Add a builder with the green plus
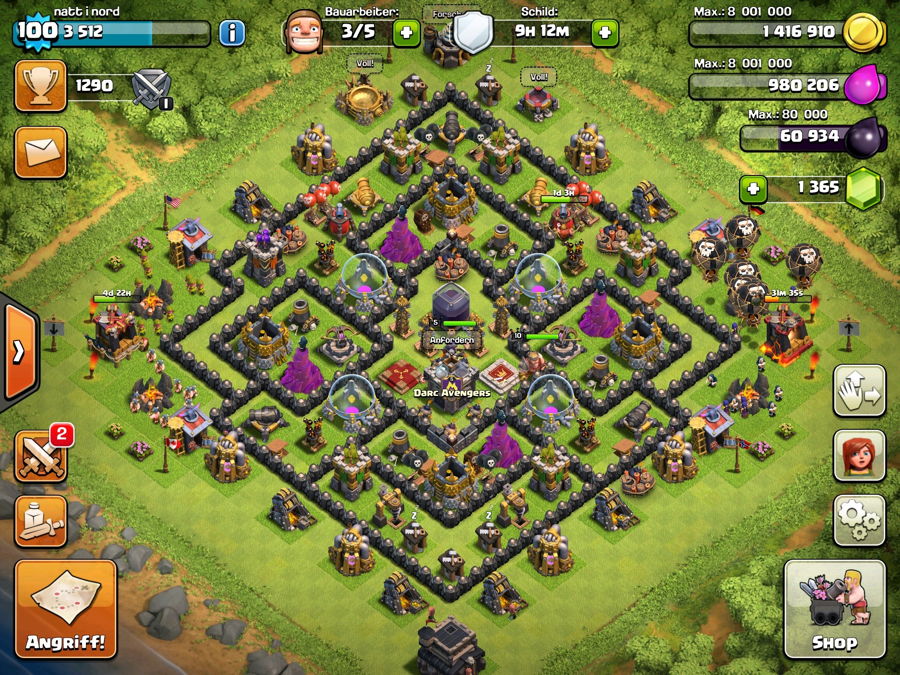The width and height of the screenshot is (900, 675). 406,33
